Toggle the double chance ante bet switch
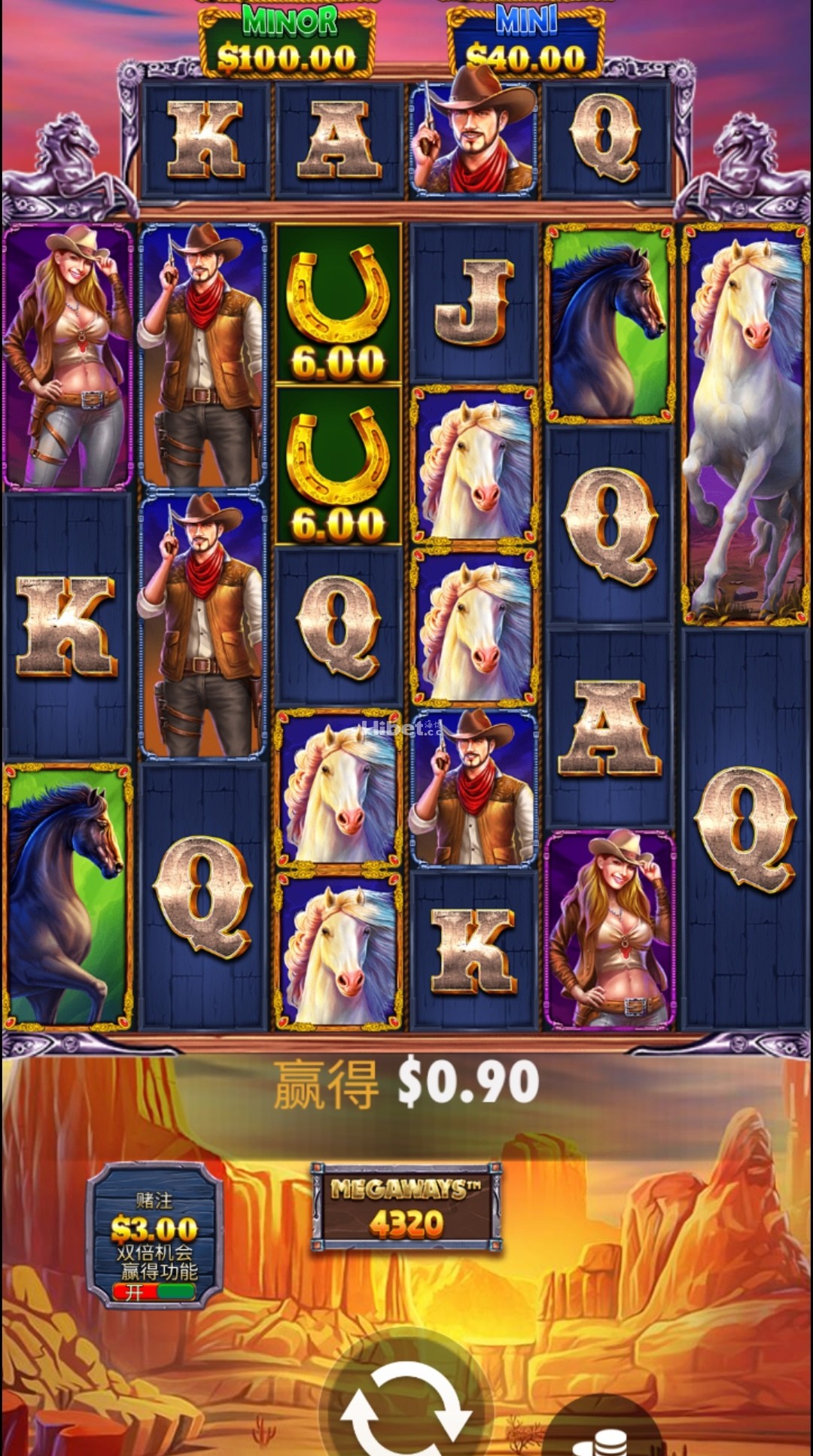The width and height of the screenshot is (813, 1456). pyautogui.click(x=154, y=1291)
